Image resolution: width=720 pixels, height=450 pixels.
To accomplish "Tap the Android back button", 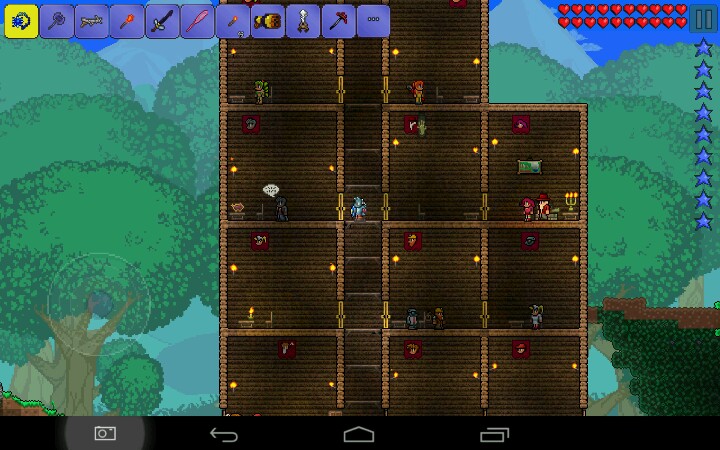I will tap(223, 434).
